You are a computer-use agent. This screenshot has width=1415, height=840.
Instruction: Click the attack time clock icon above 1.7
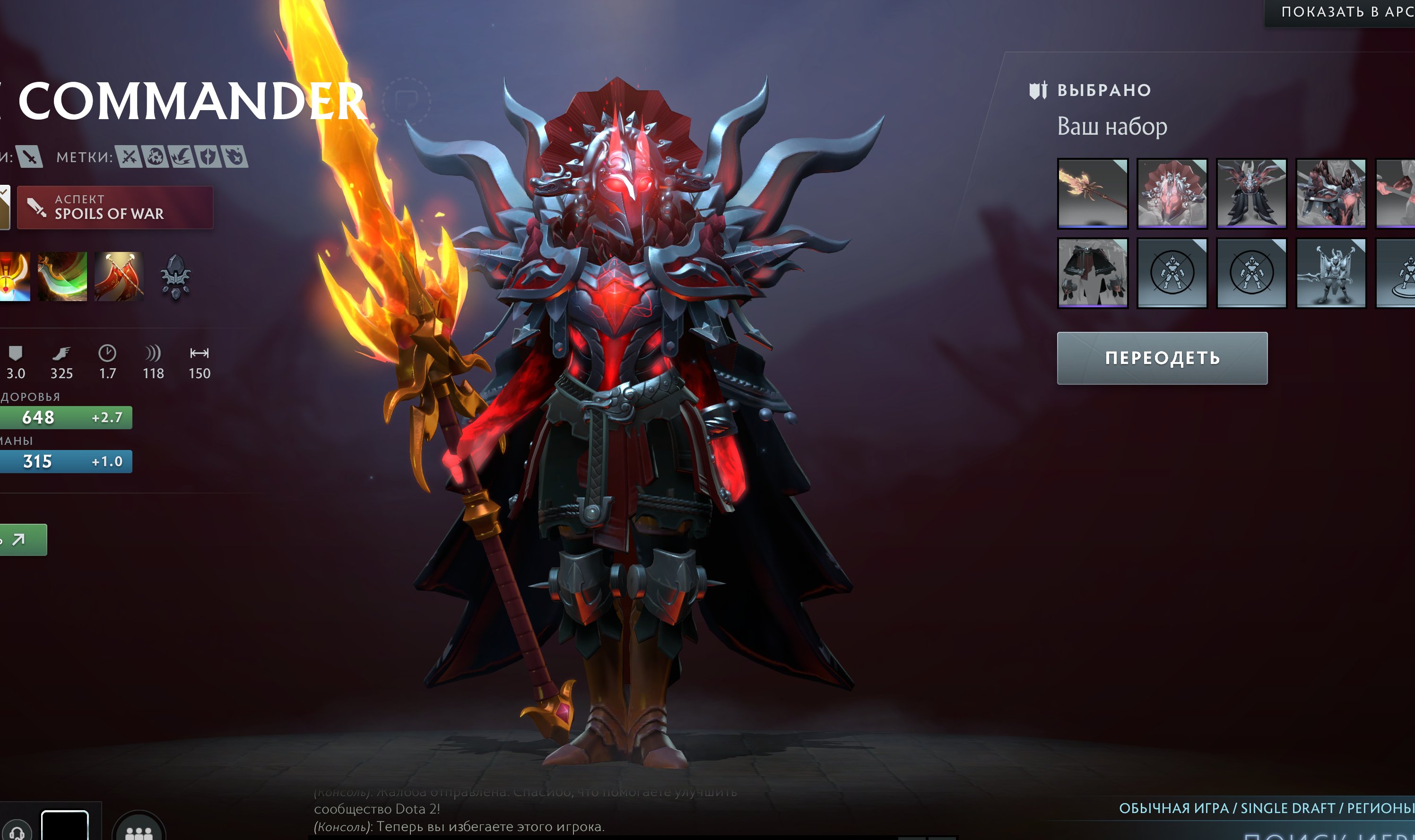click(x=107, y=353)
